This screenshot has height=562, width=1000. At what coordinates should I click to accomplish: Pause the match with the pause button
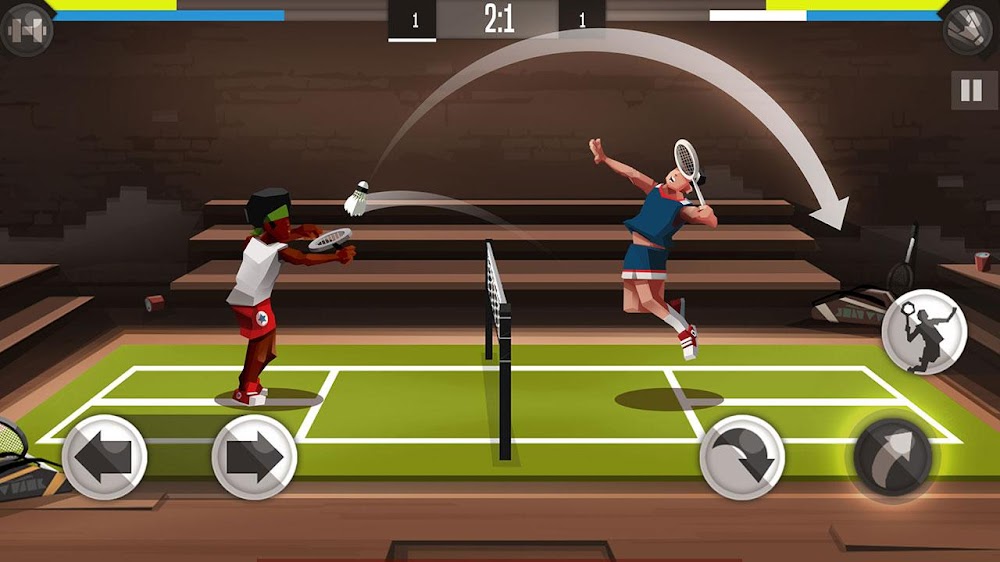(x=971, y=91)
